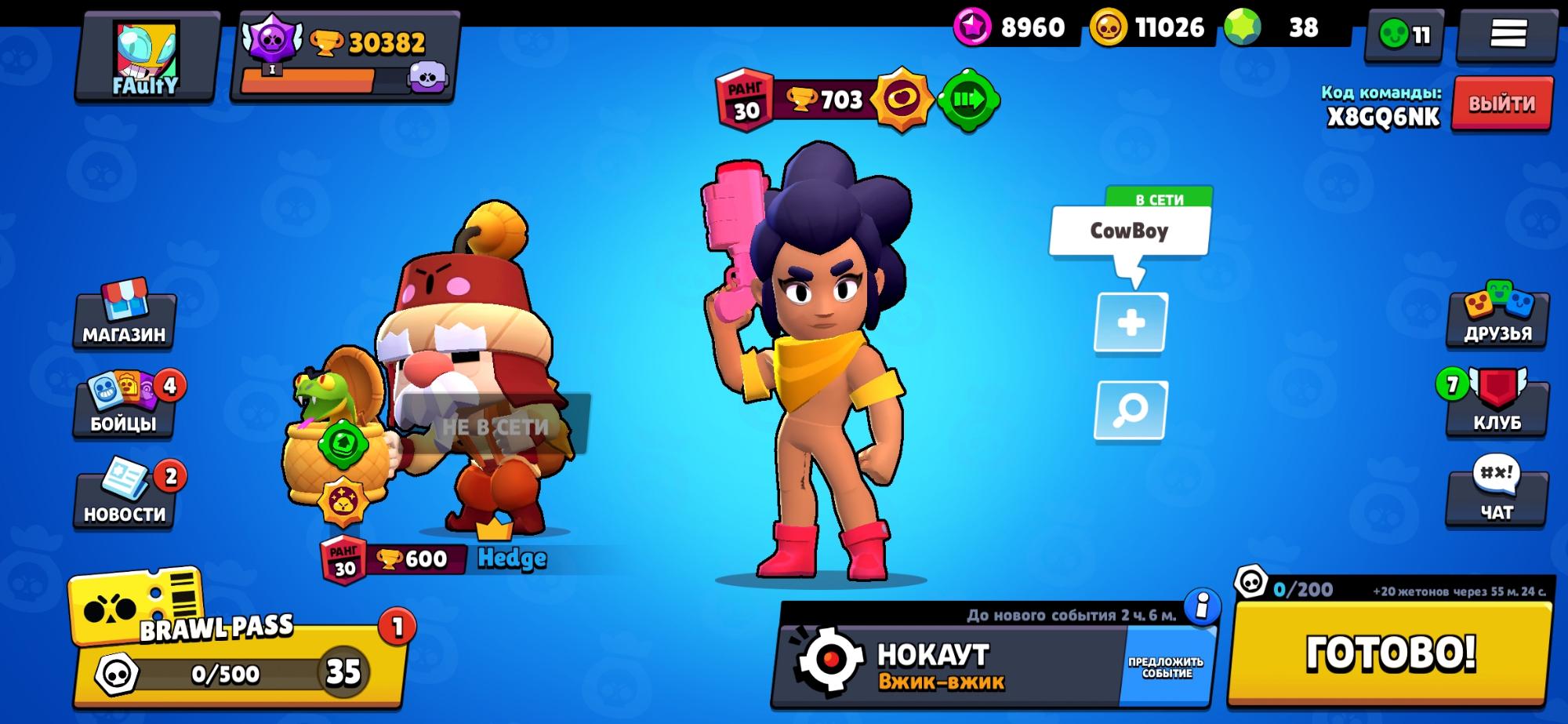Select the green gadget icon beside 703 trophies

[x=967, y=100]
